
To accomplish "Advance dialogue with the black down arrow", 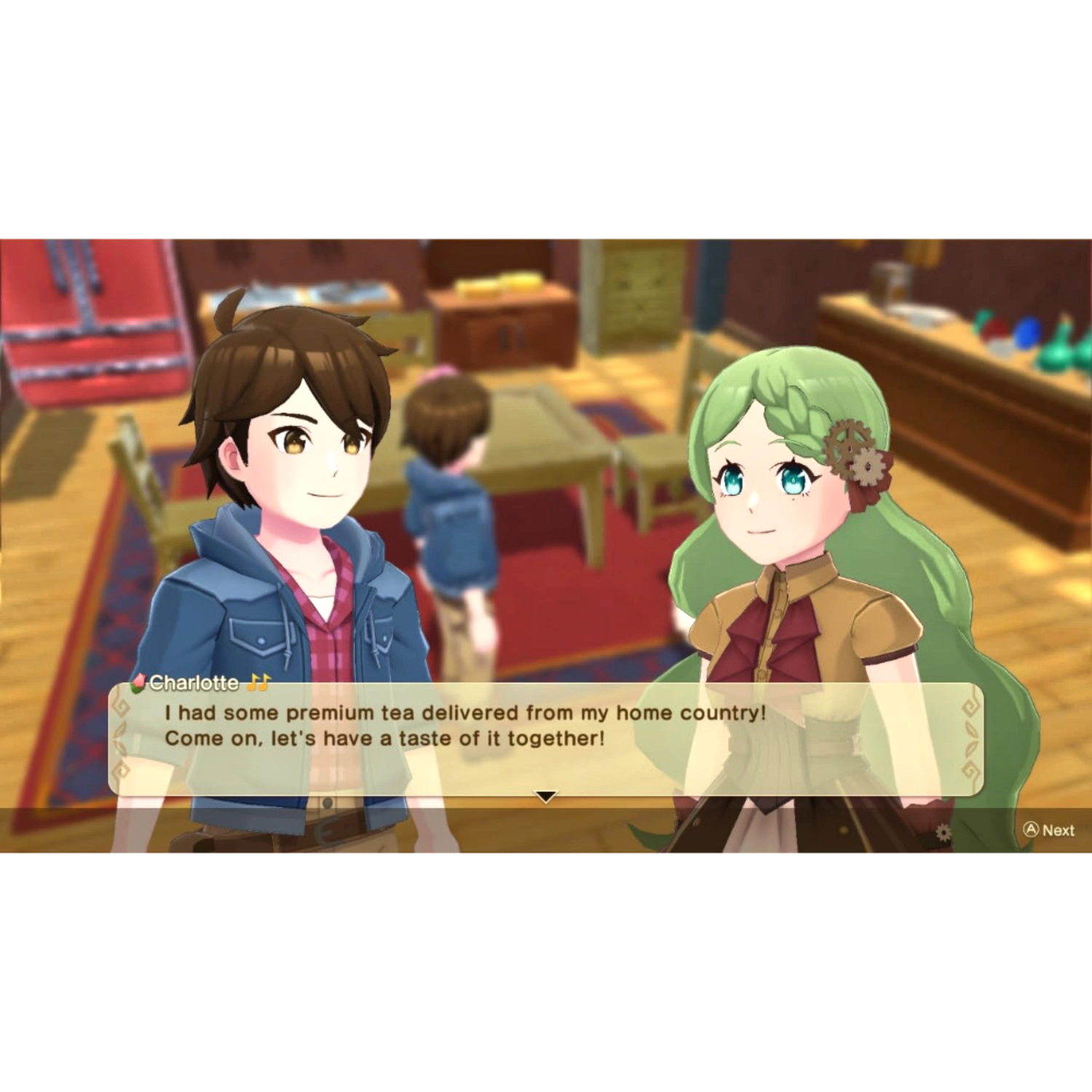I will (546, 796).
